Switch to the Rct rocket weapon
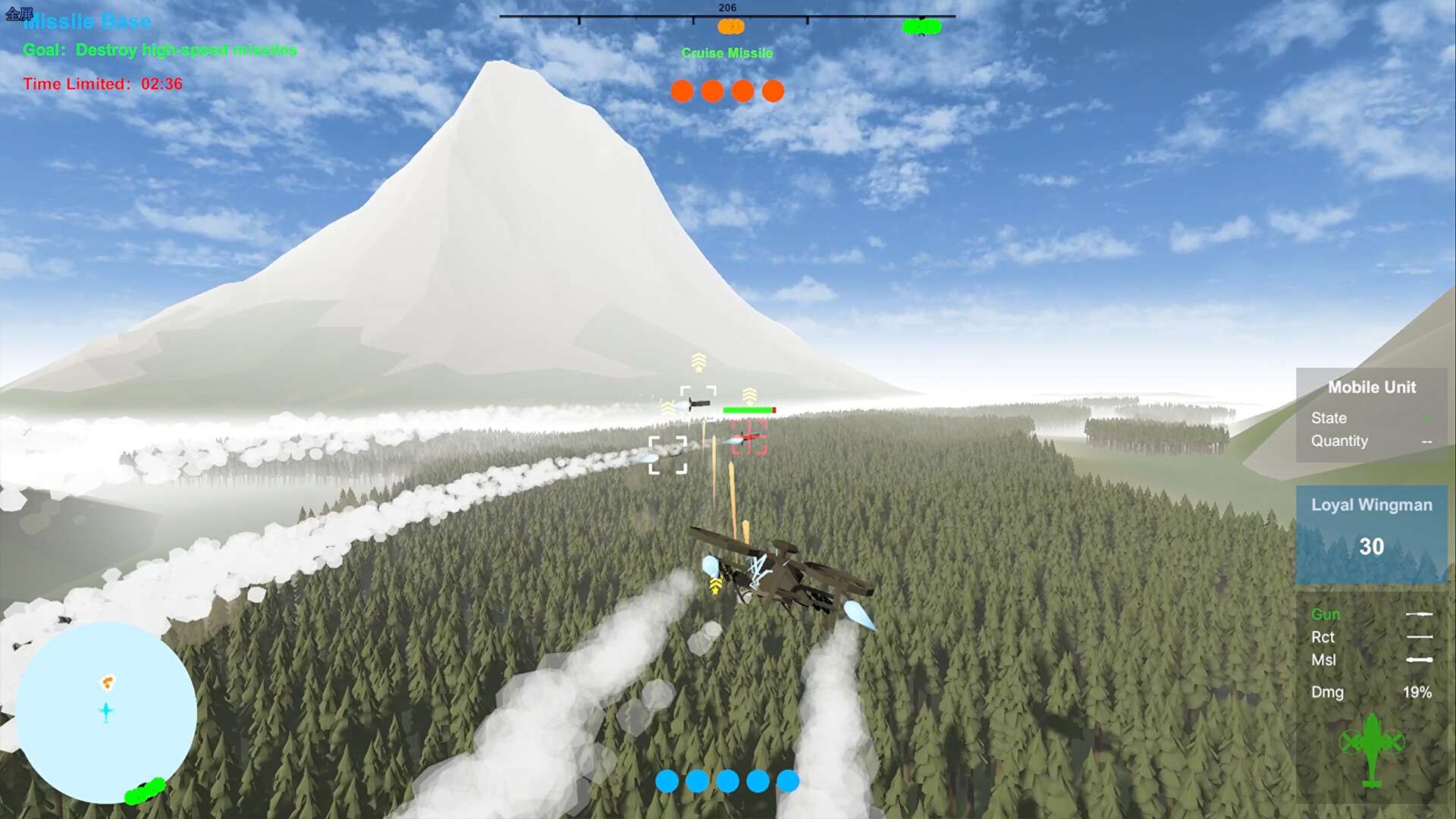 pos(1323,637)
